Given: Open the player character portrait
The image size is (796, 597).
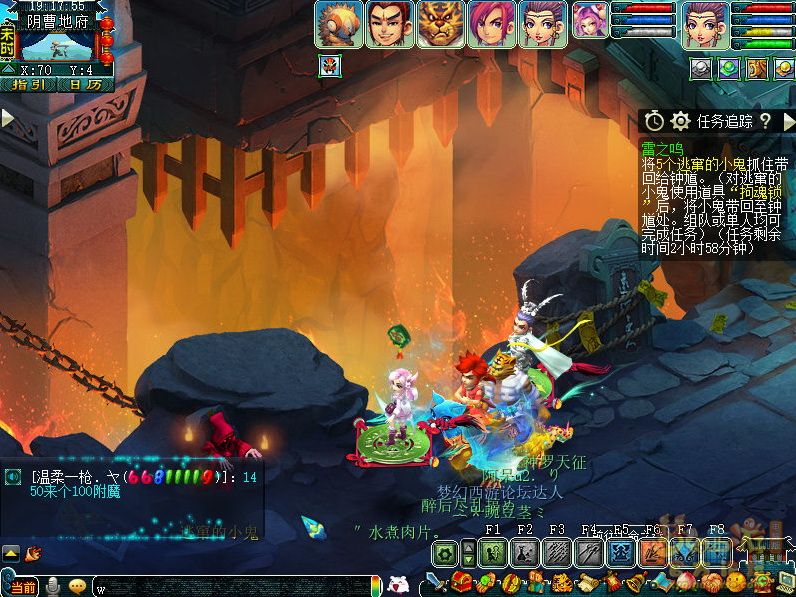Looking at the screenshot, I should pos(705,24).
